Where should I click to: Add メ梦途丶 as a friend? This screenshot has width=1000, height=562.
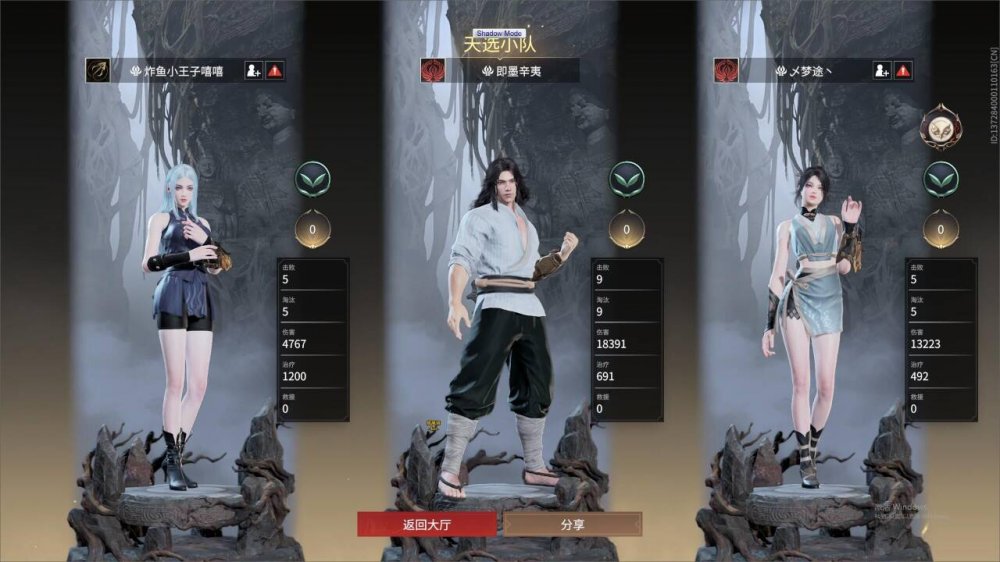click(881, 71)
